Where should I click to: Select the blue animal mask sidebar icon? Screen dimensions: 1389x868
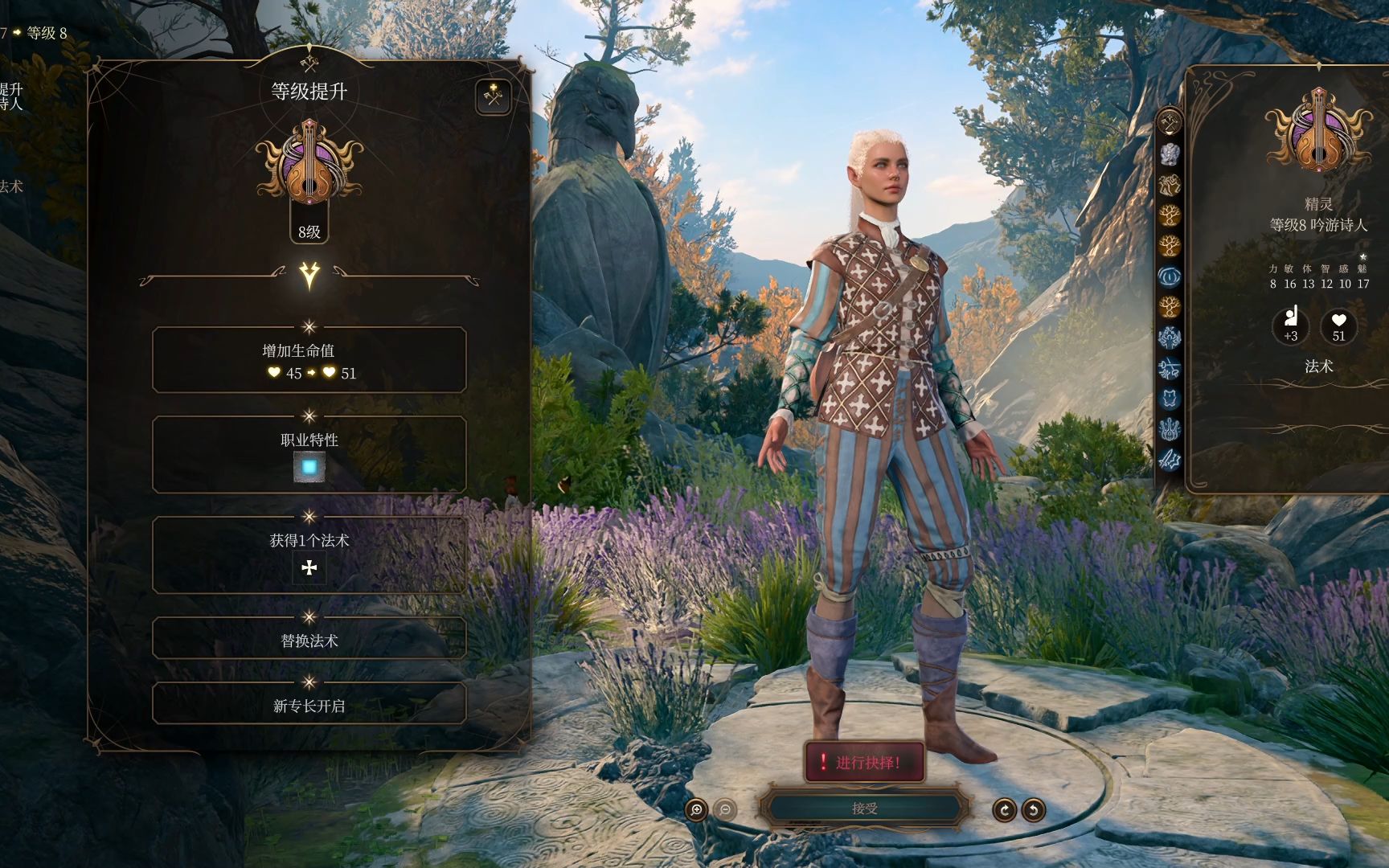tap(1169, 398)
